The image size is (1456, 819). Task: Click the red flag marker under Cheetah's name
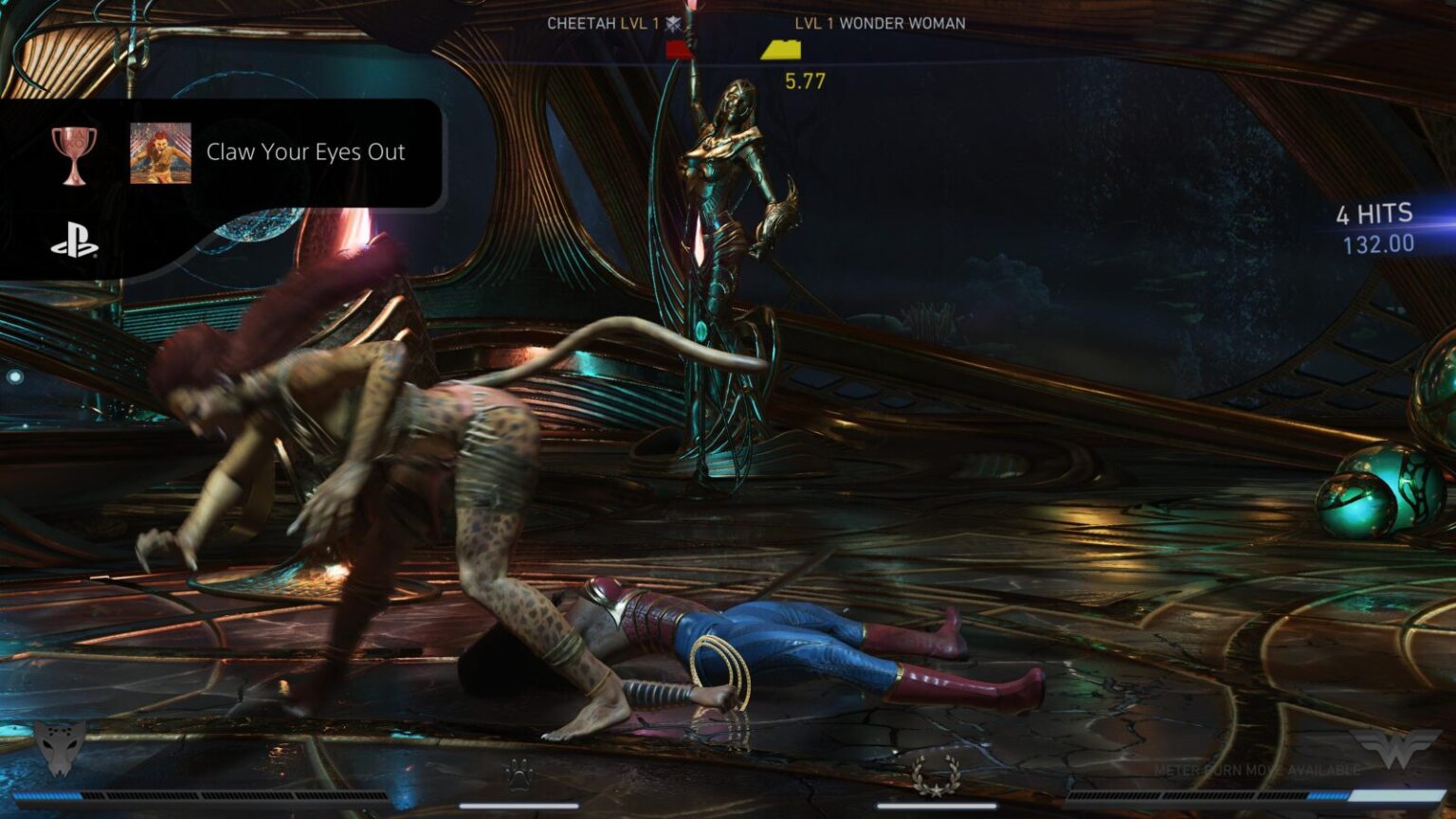679,47
